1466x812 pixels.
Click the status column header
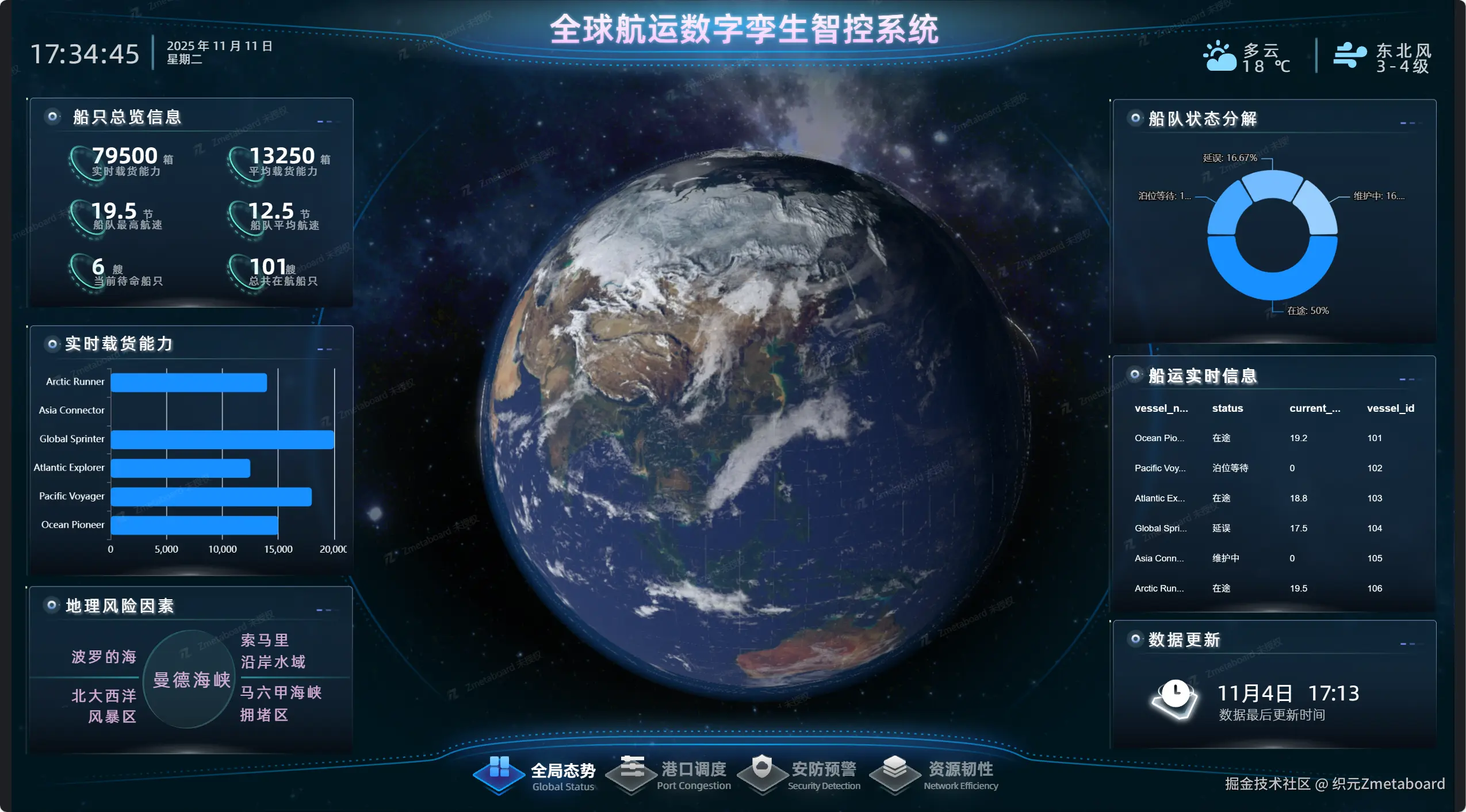[x=1227, y=408]
